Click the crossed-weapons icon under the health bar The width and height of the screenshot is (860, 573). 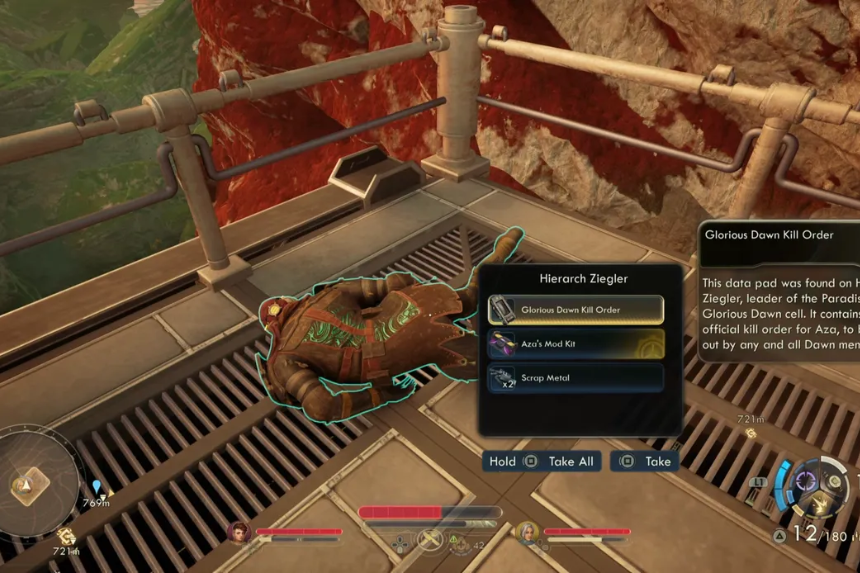coord(430,541)
